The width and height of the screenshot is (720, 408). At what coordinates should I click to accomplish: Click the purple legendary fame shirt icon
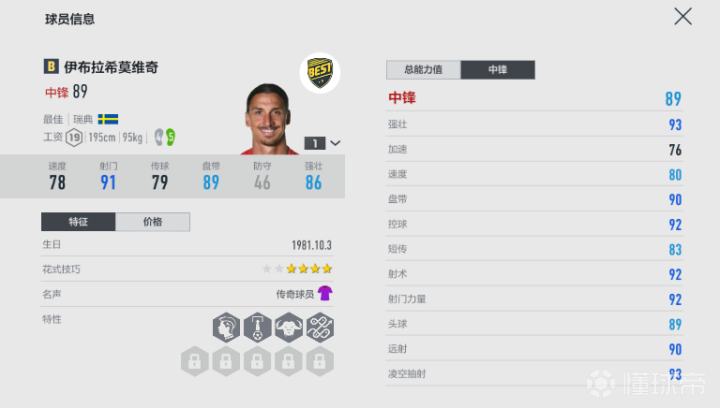(325, 293)
